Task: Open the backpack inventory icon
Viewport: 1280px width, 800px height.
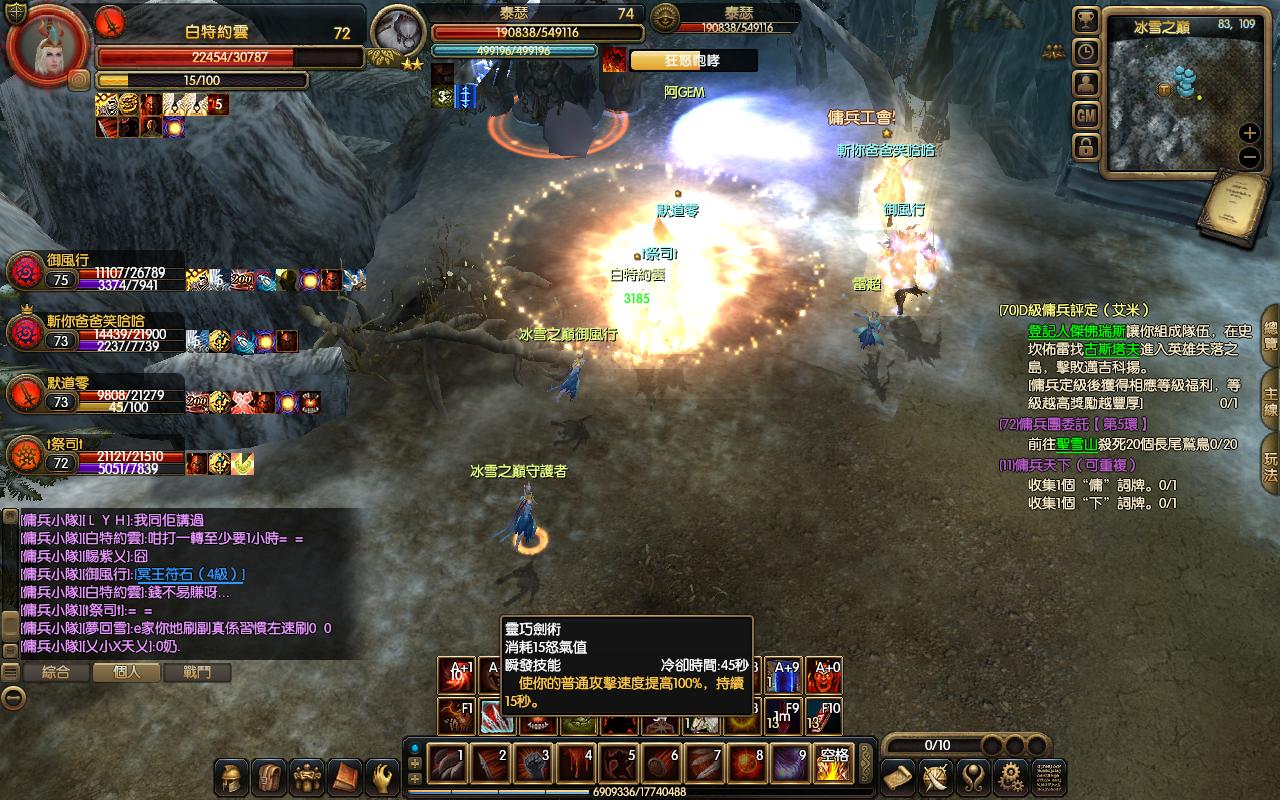Action: tap(270, 777)
